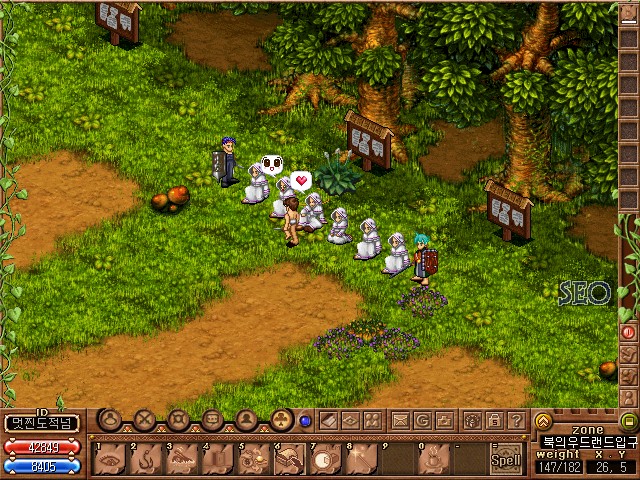
Task: Click the three-people party button
Action: [371, 420]
